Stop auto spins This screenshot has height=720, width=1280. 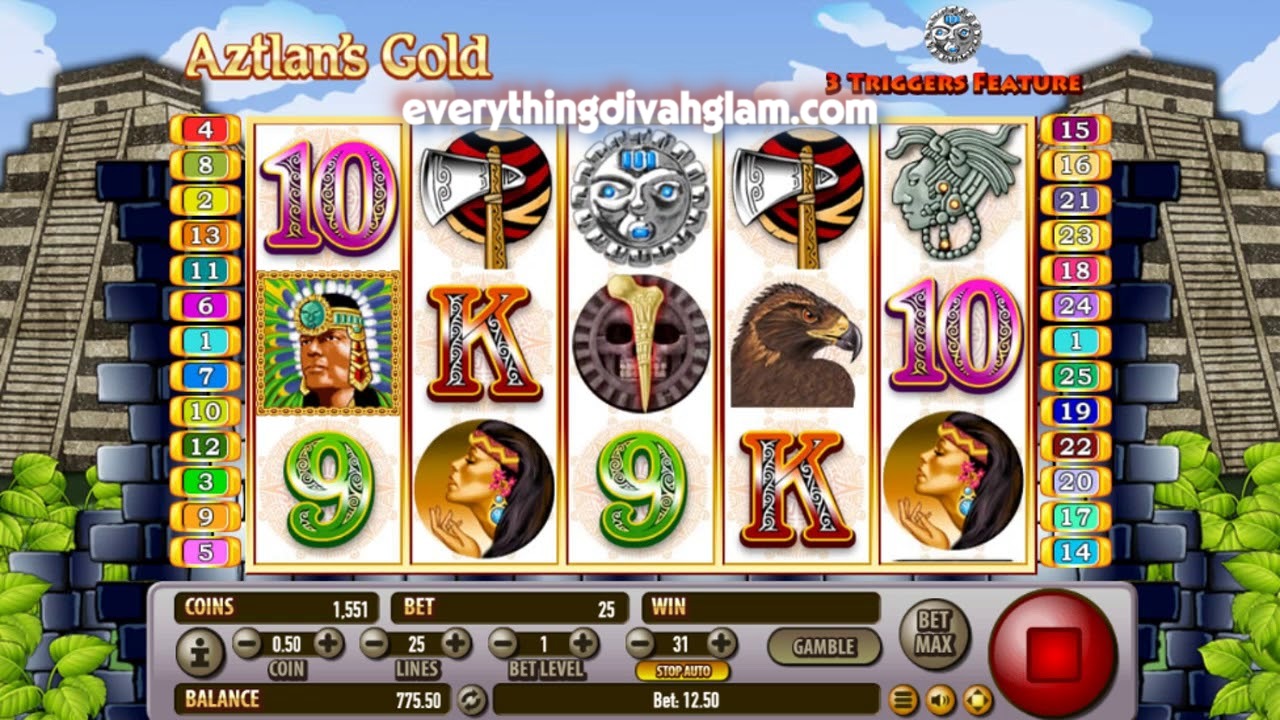tap(683, 671)
